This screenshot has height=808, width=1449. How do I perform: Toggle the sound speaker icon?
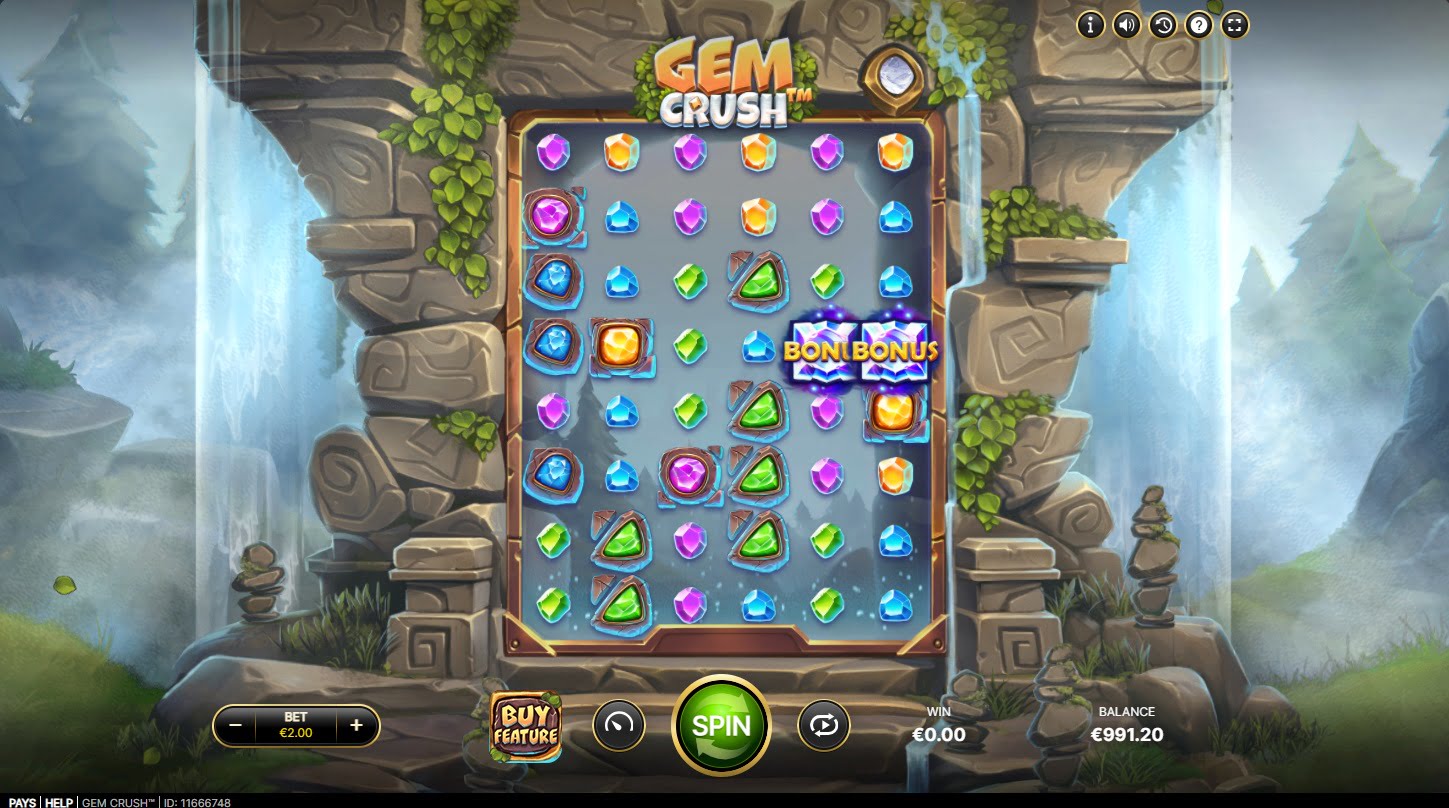(1126, 25)
